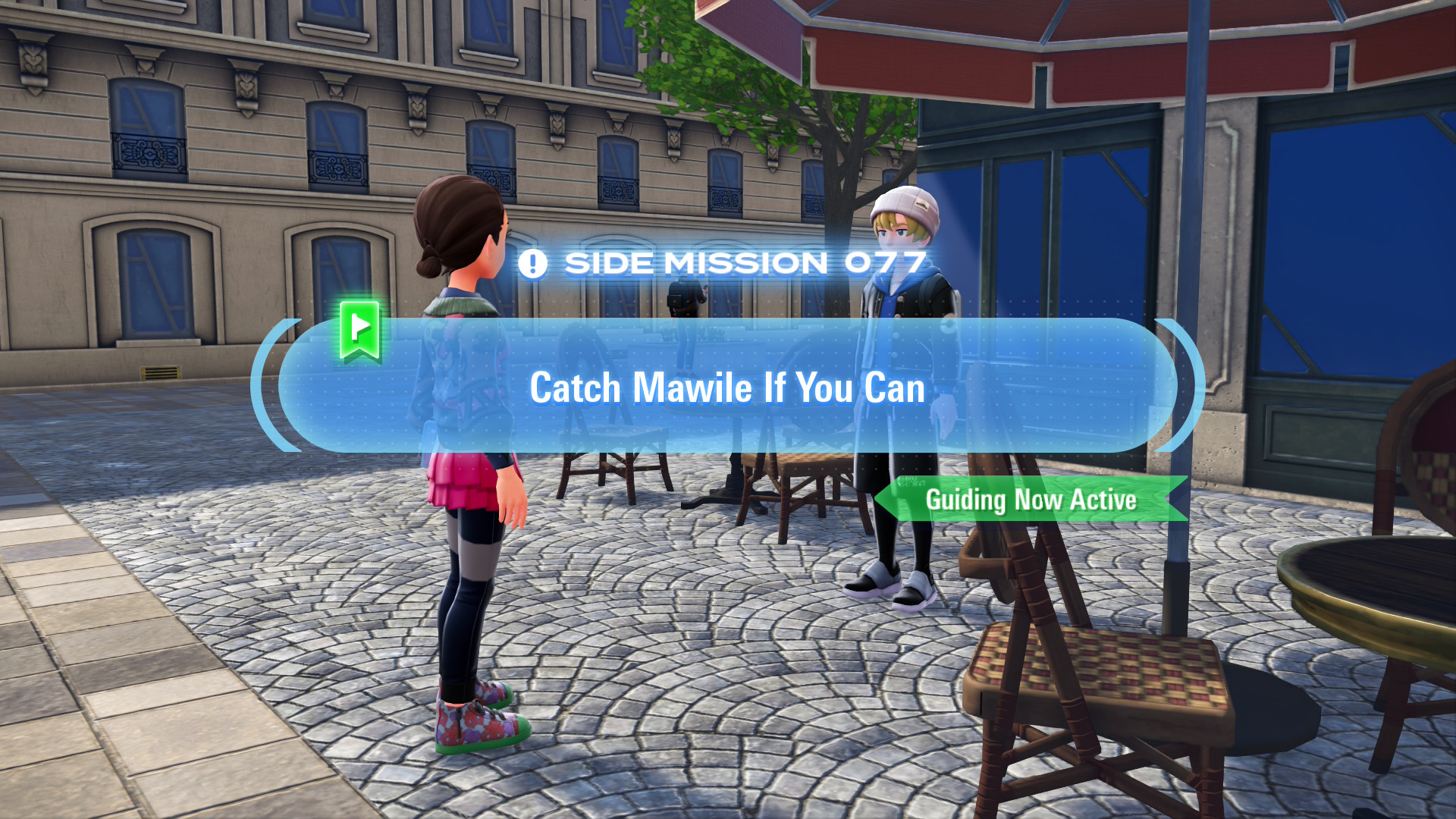Tap the glowing flag badge beside the banner
The width and height of the screenshot is (1456, 819).
click(x=362, y=331)
